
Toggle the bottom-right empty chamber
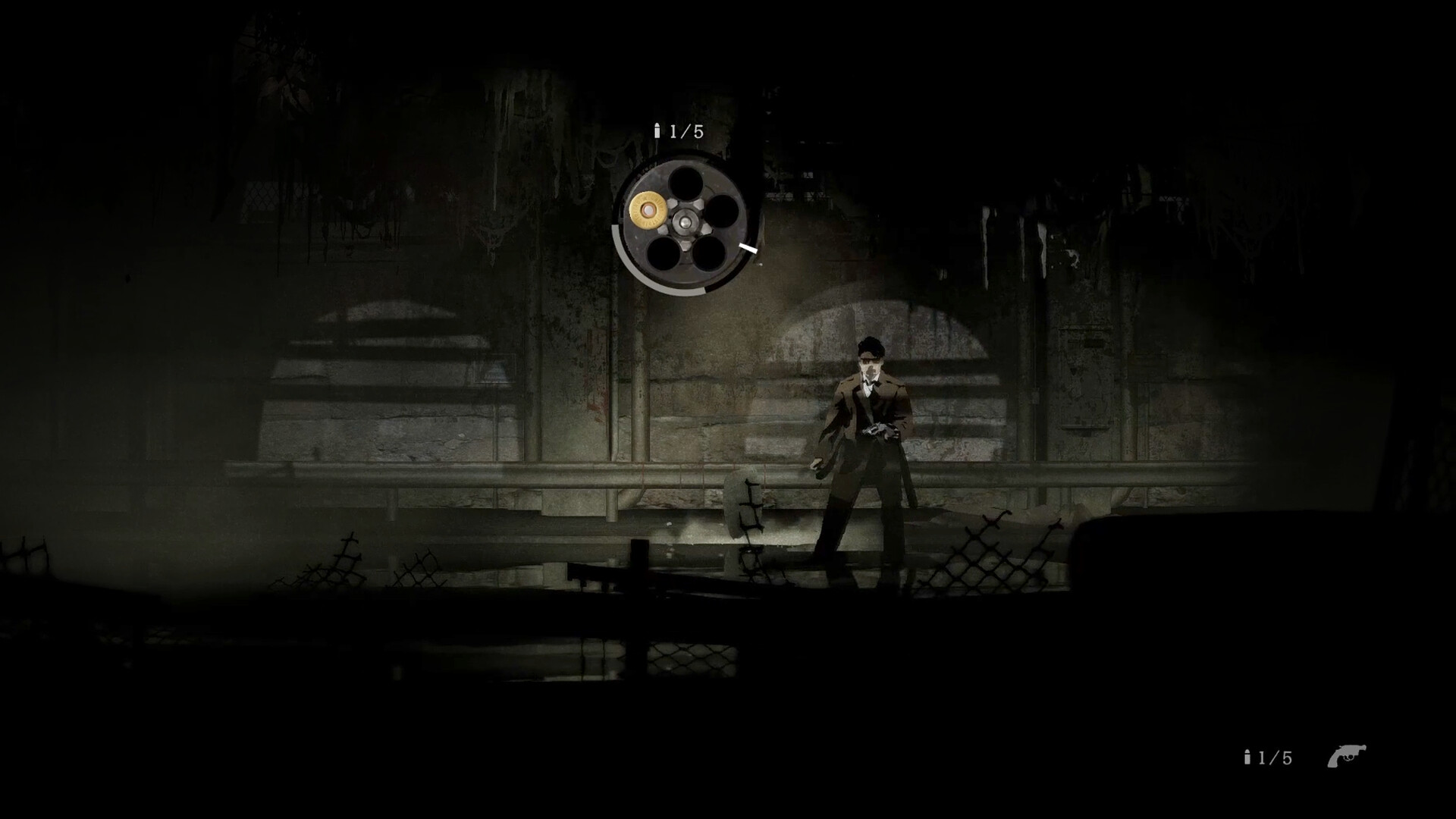[x=711, y=253]
